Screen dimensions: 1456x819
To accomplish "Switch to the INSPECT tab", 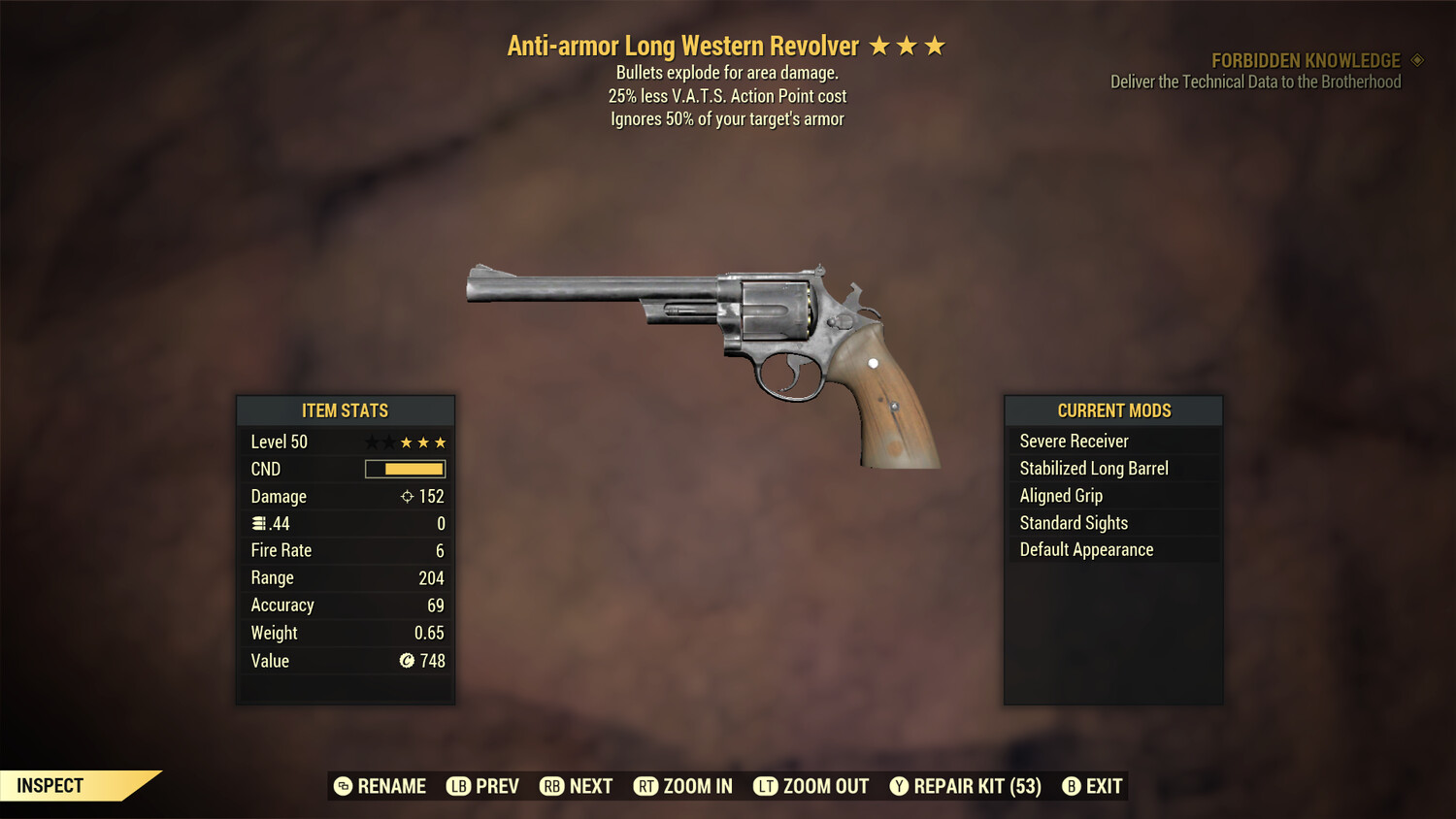I will 50,786.
